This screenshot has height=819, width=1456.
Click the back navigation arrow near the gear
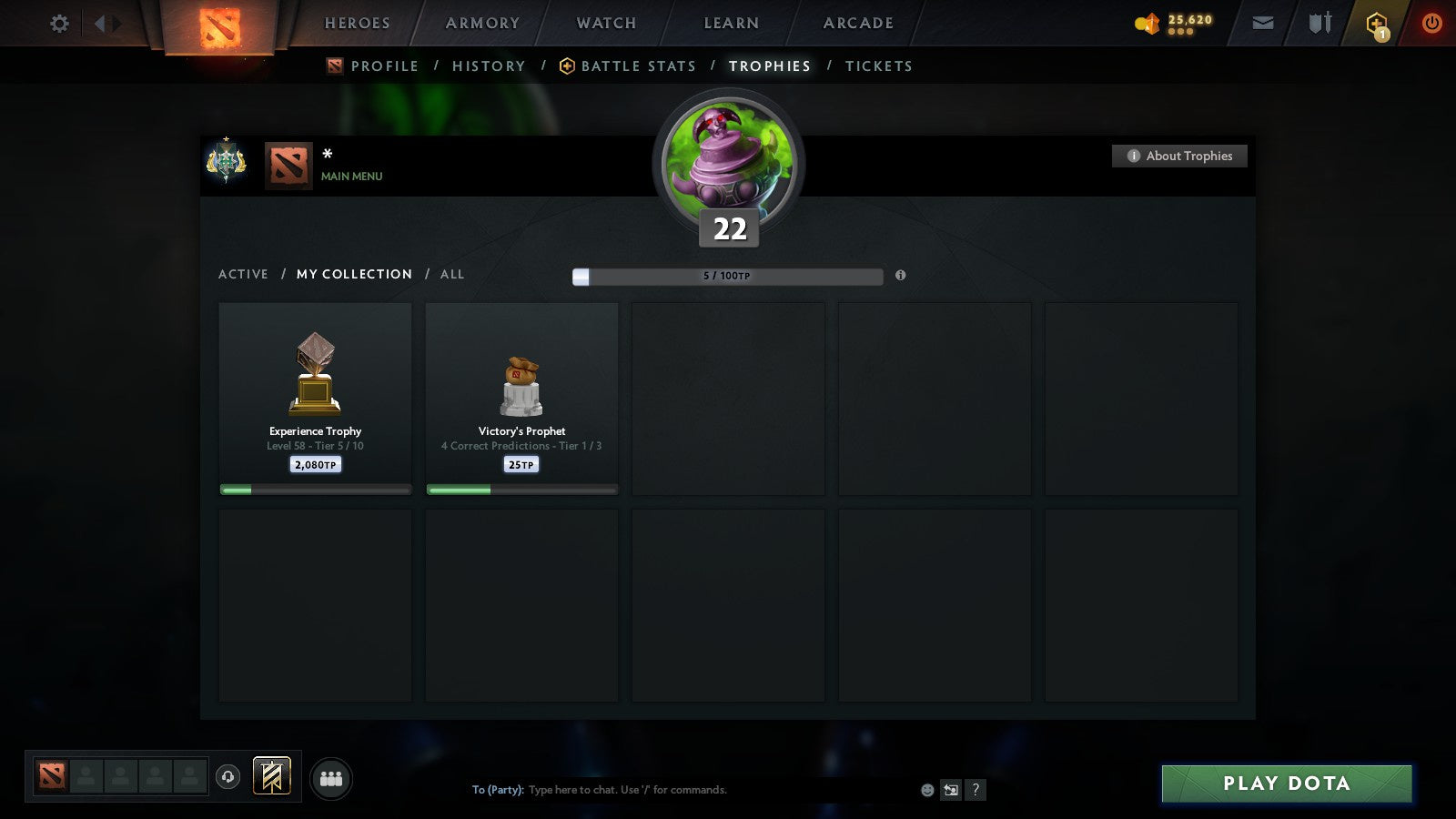(x=100, y=24)
